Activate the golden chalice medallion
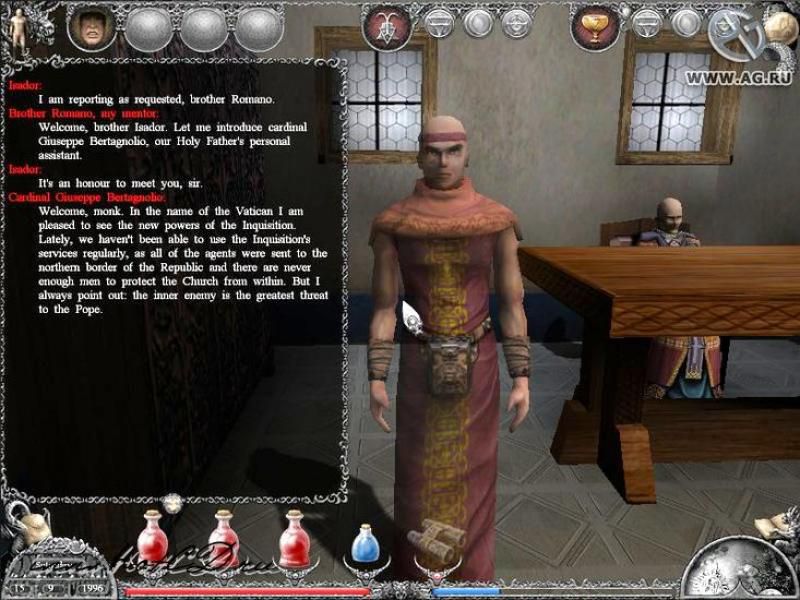 coord(595,27)
